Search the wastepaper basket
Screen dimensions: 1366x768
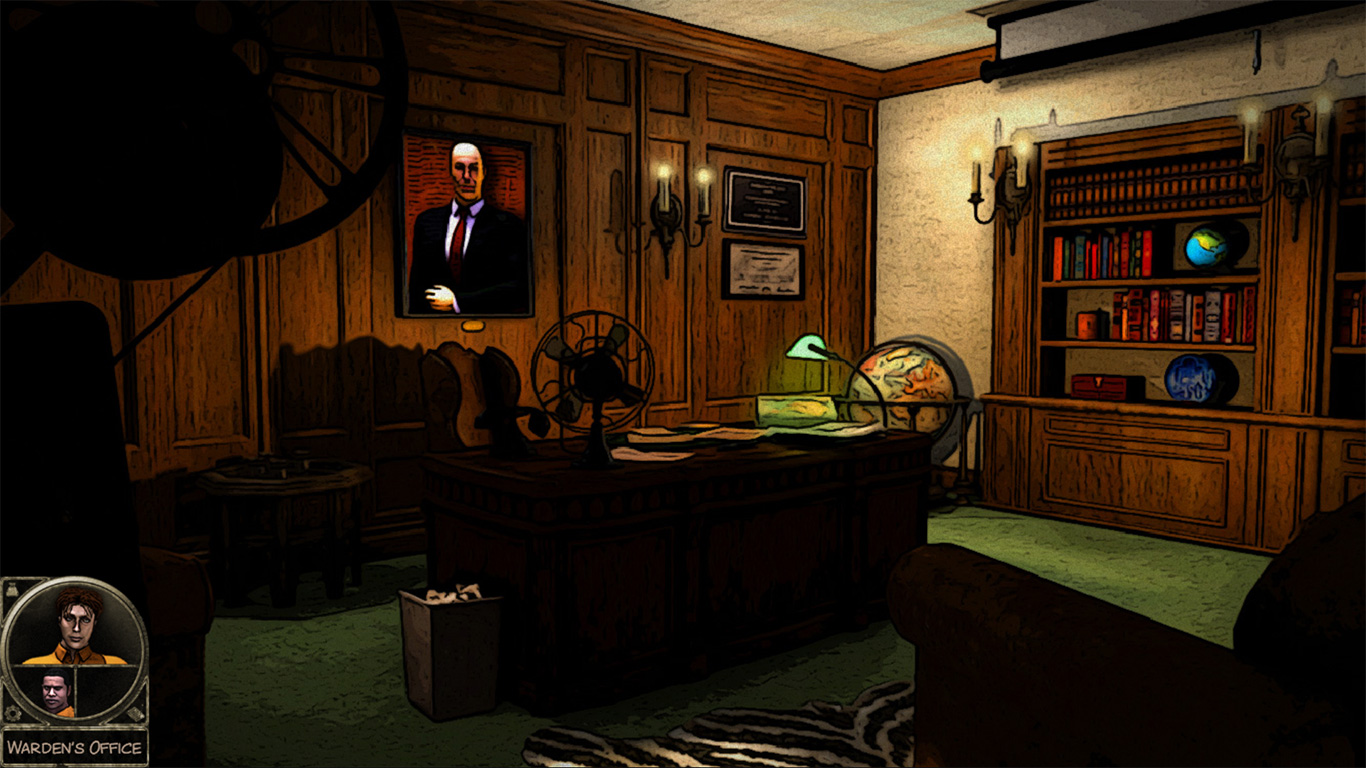448,630
